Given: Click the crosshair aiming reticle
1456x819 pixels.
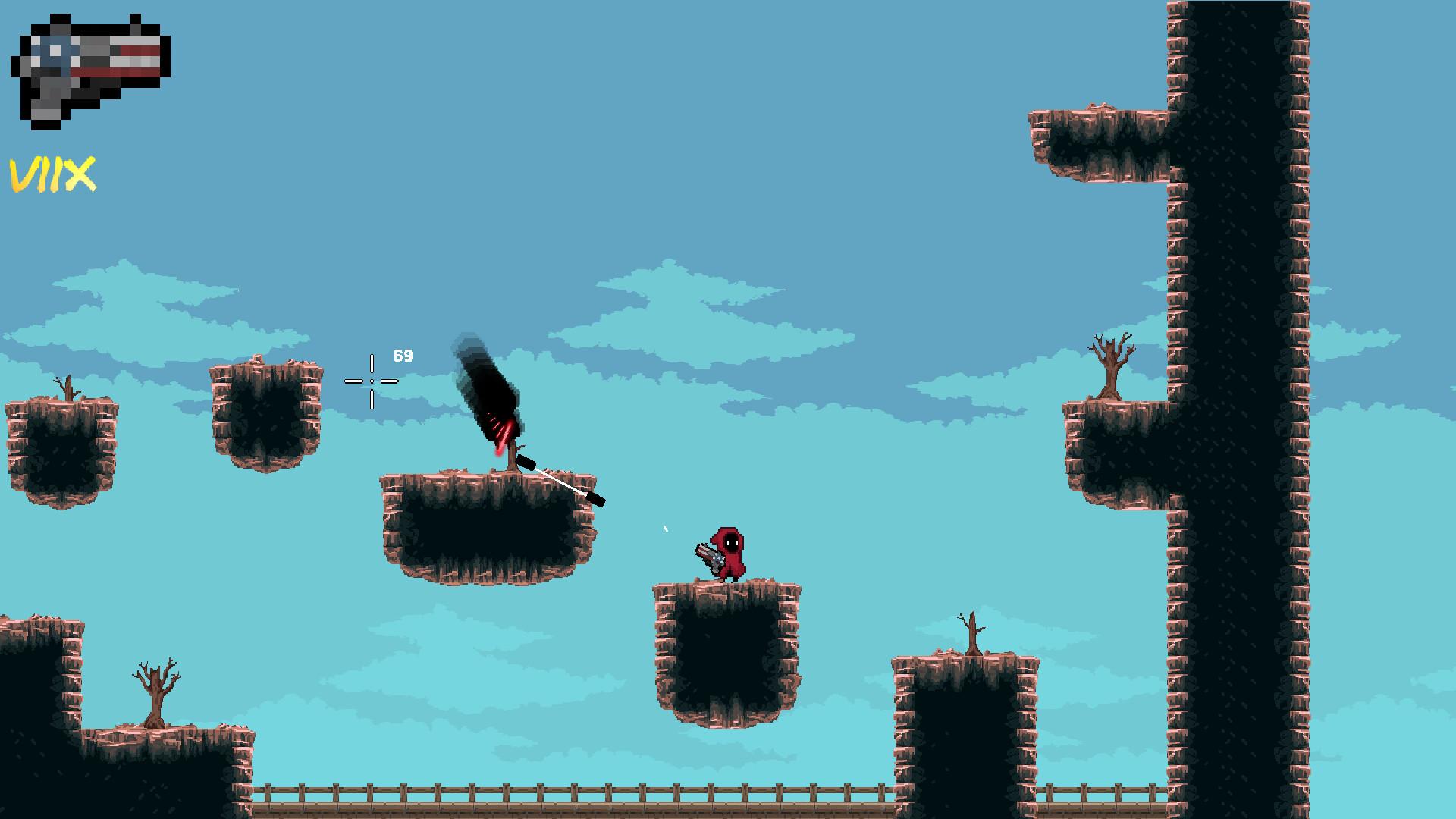Looking at the screenshot, I should click(x=371, y=380).
